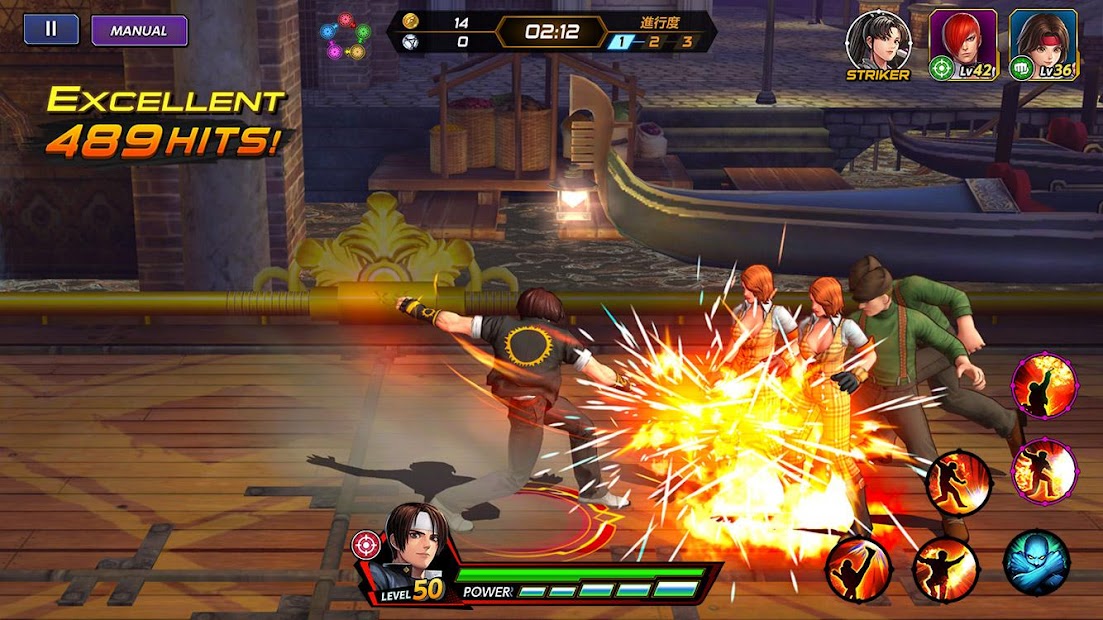
Task: Activate the raised-fist flame special skill
Action: click(x=1043, y=384)
